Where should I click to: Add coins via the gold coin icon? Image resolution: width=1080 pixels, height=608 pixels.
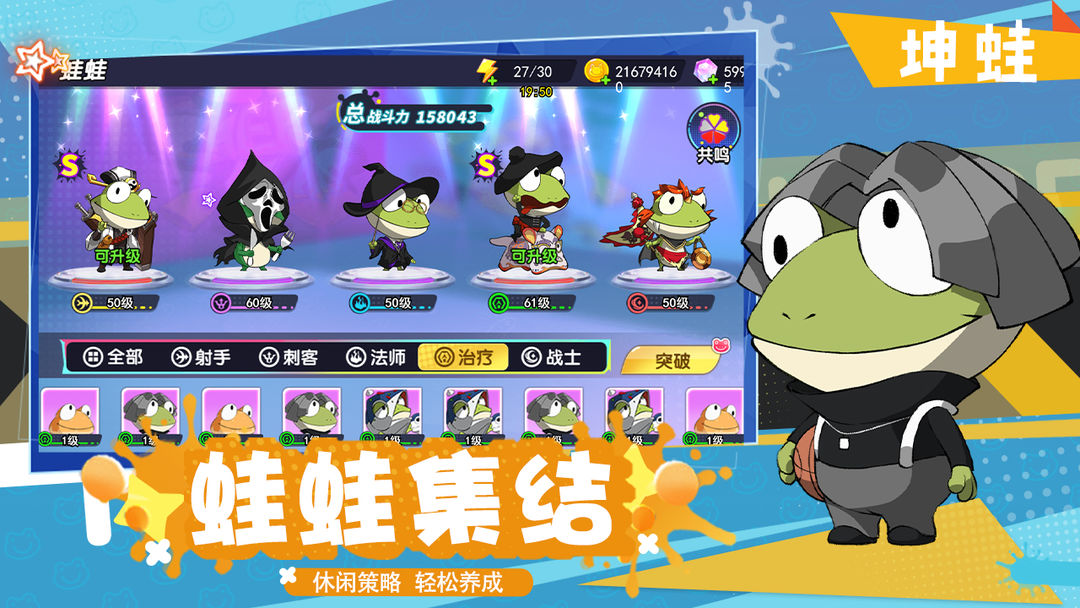[597, 72]
